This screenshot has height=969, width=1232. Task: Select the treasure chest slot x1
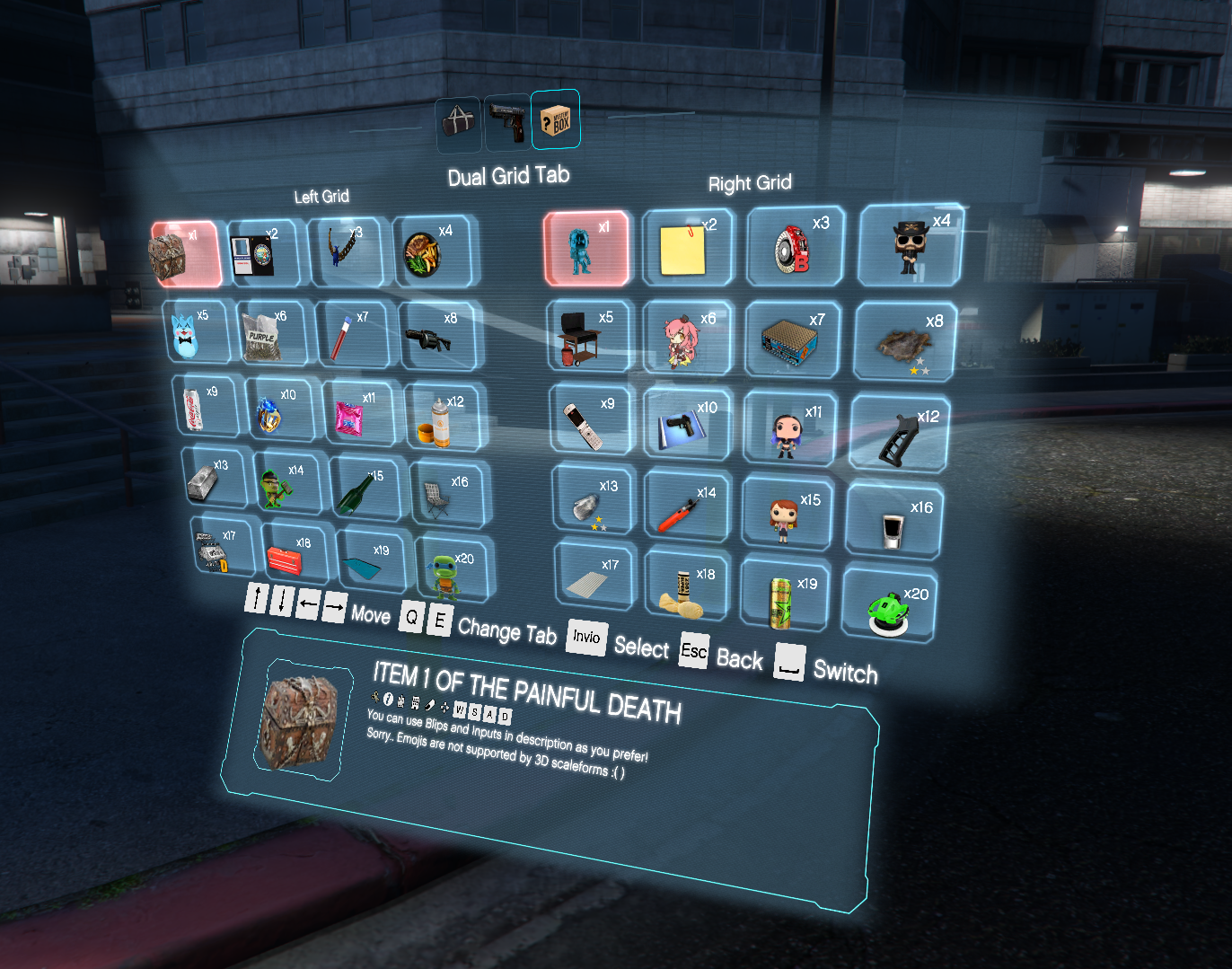[184, 253]
